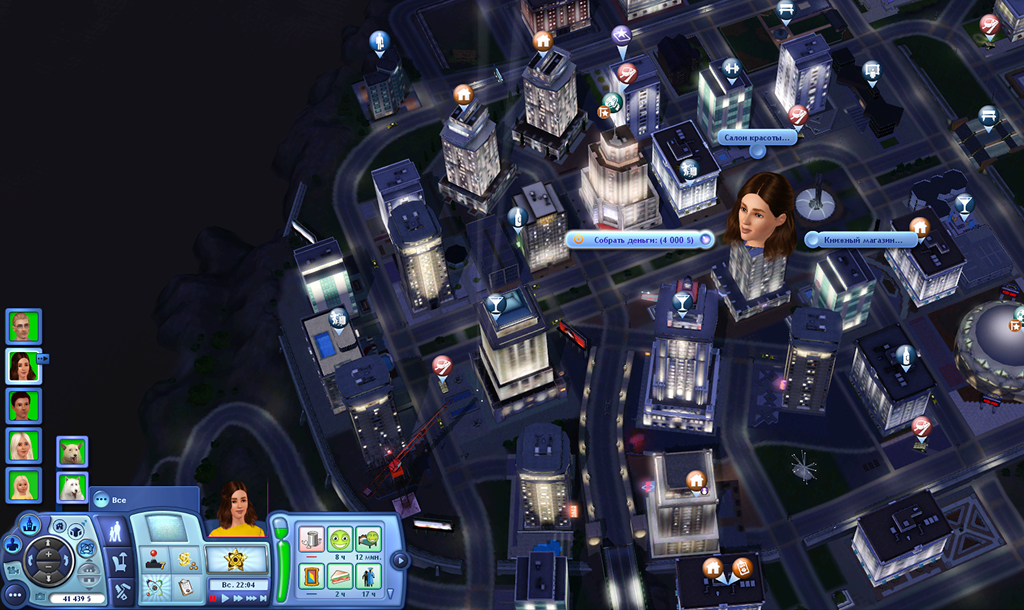This screenshot has width=1024, height=610.
Task: Switch to Build mode tools icon
Action: pos(122,591)
